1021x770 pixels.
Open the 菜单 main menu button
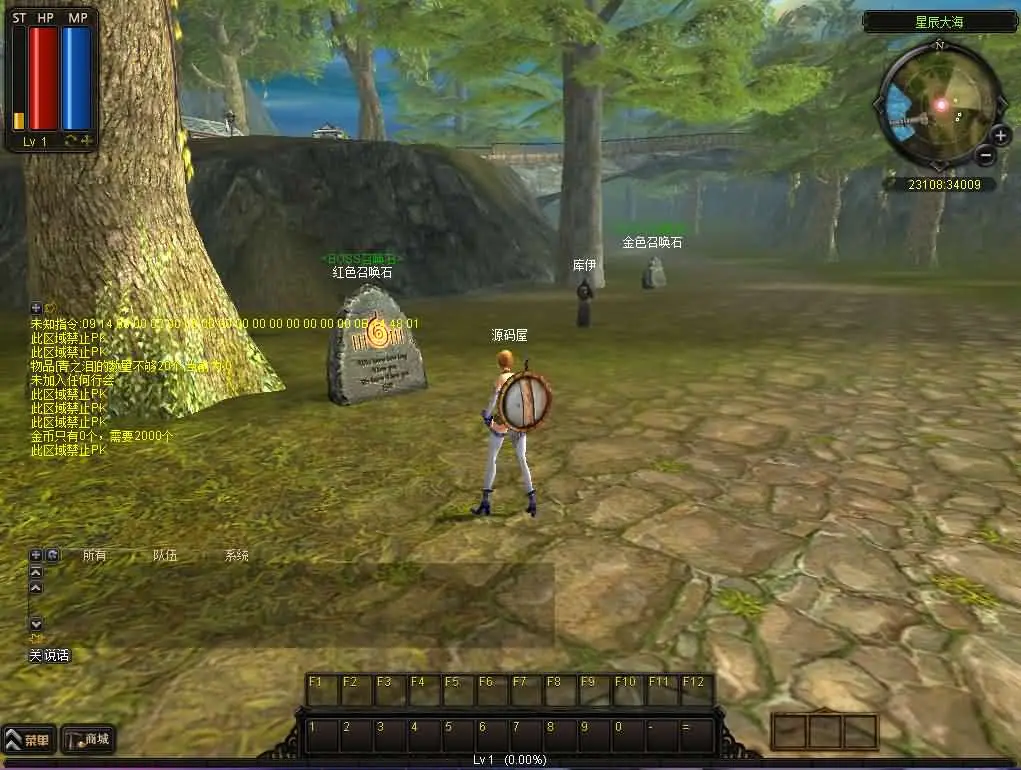pos(29,740)
